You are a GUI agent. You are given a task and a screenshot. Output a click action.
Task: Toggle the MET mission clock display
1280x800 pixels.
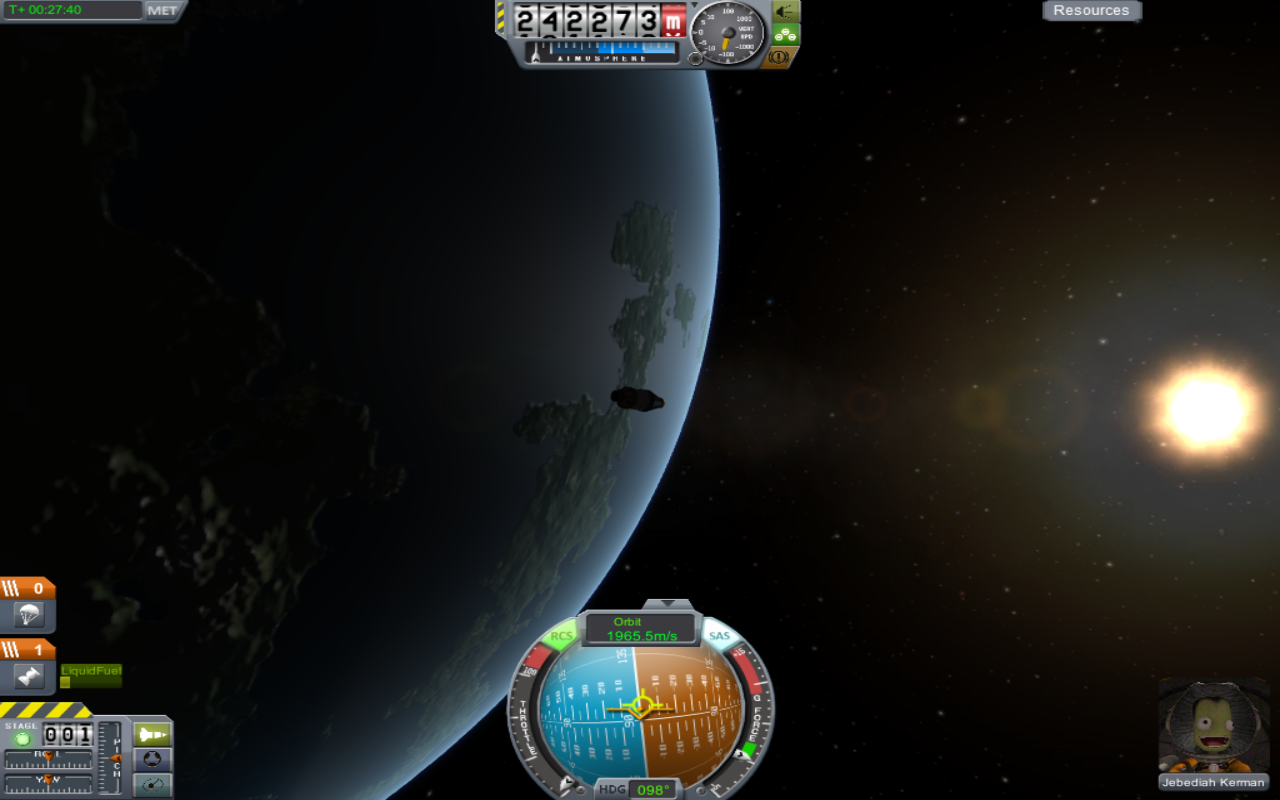point(162,11)
